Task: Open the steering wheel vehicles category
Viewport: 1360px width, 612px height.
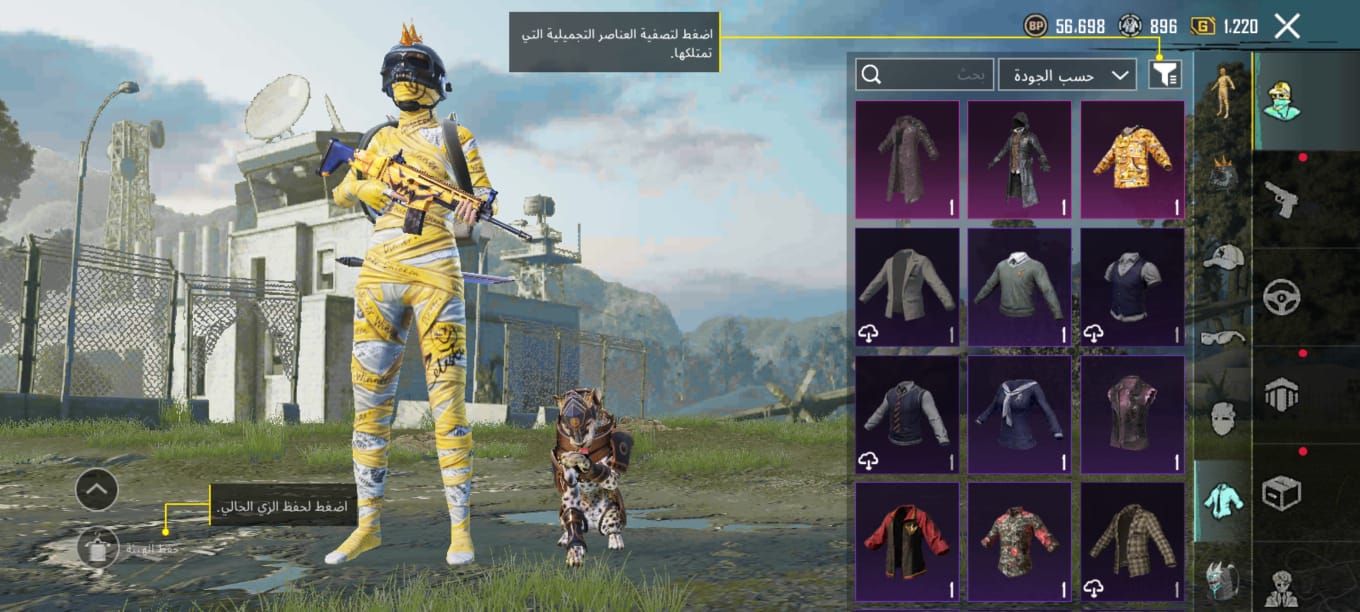Action: click(1280, 297)
